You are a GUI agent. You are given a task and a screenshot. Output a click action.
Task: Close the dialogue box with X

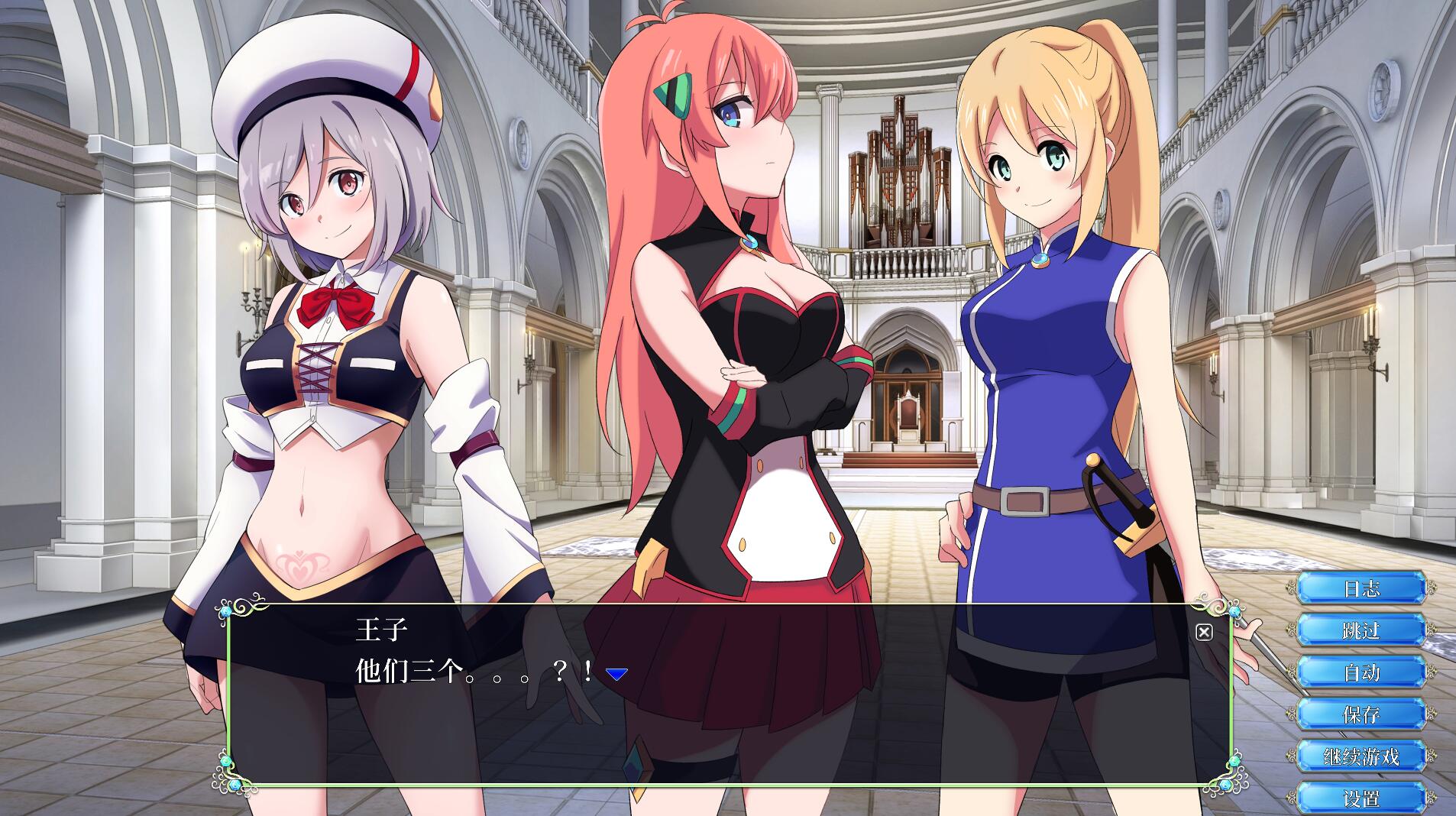coord(1204,632)
